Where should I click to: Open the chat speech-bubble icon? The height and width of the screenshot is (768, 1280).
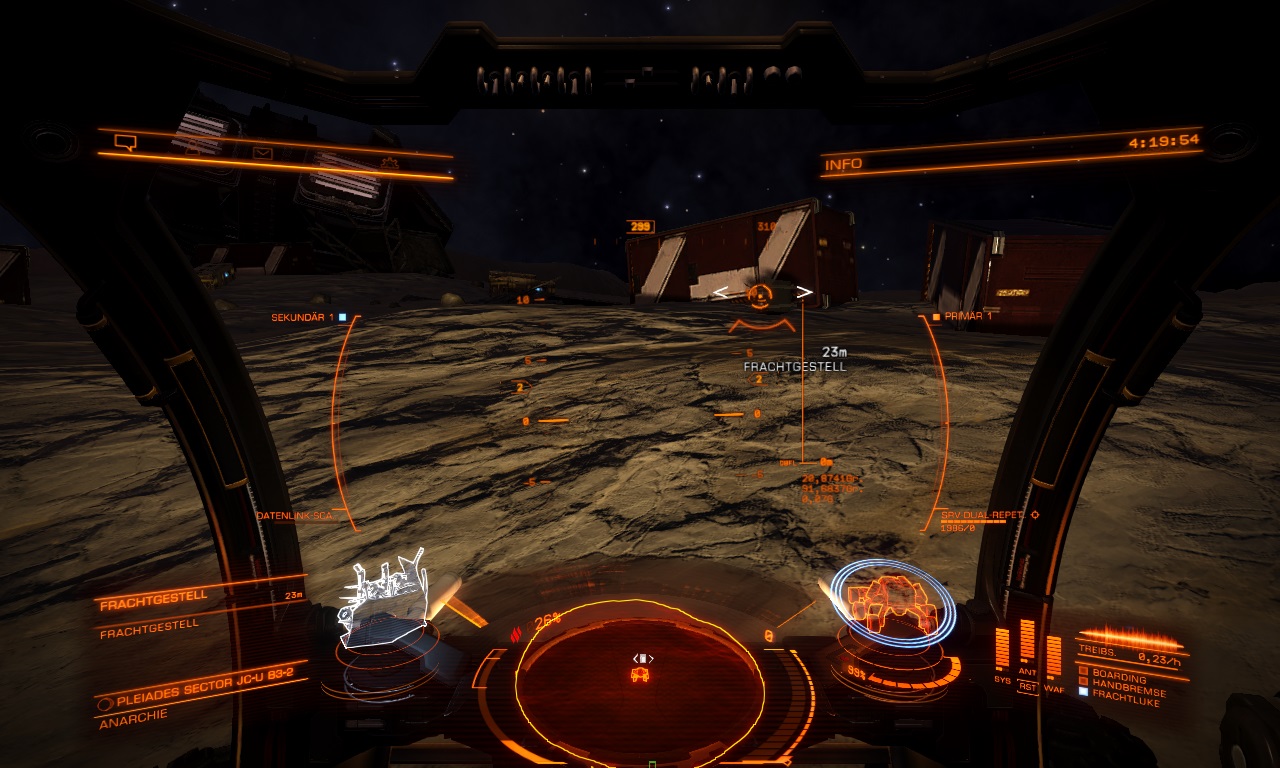click(x=125, y=142)
